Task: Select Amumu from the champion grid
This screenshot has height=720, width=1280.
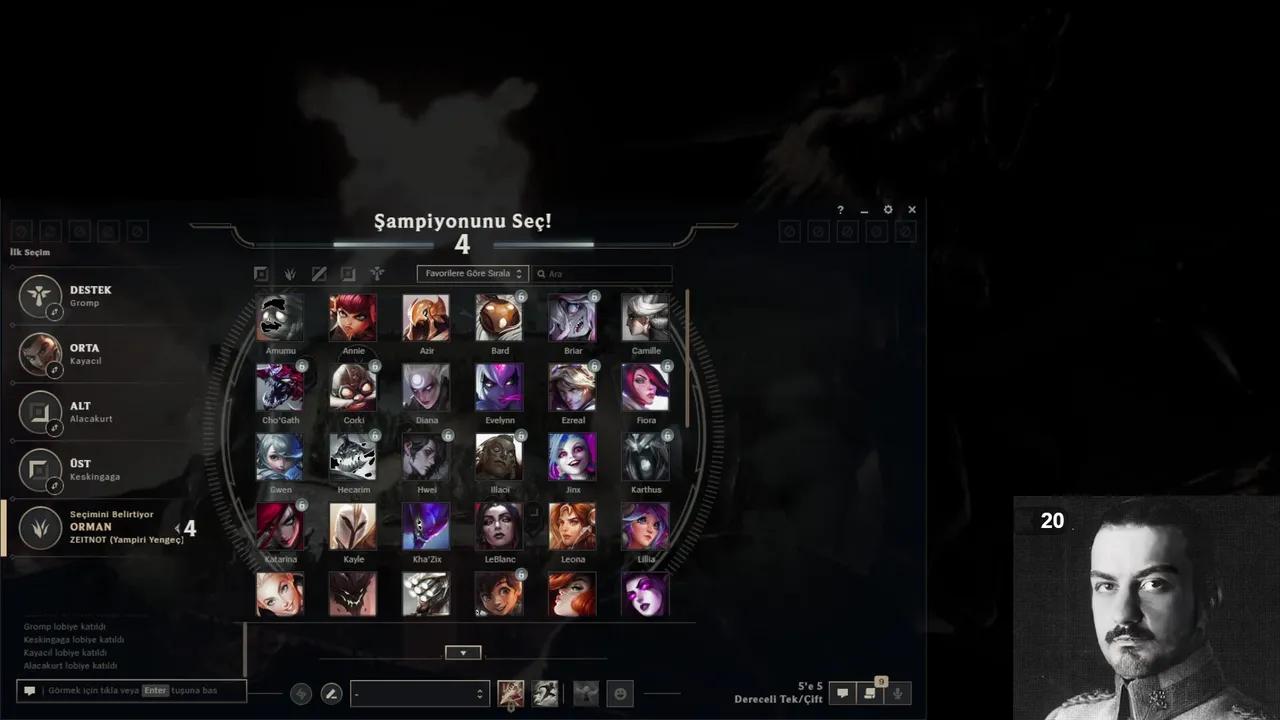Action: [280, 317]
